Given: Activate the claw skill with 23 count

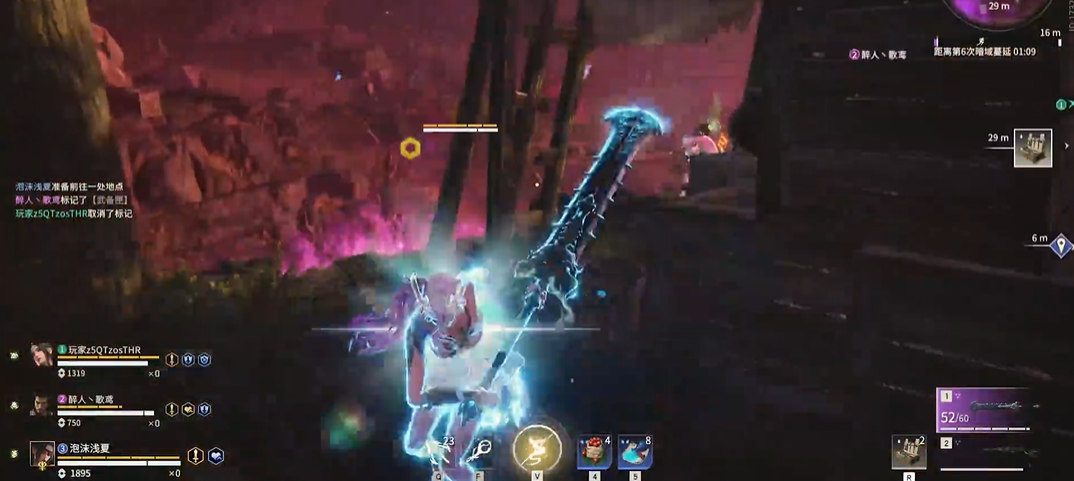Looking at the screenshot, I should [x=441, y=452].
